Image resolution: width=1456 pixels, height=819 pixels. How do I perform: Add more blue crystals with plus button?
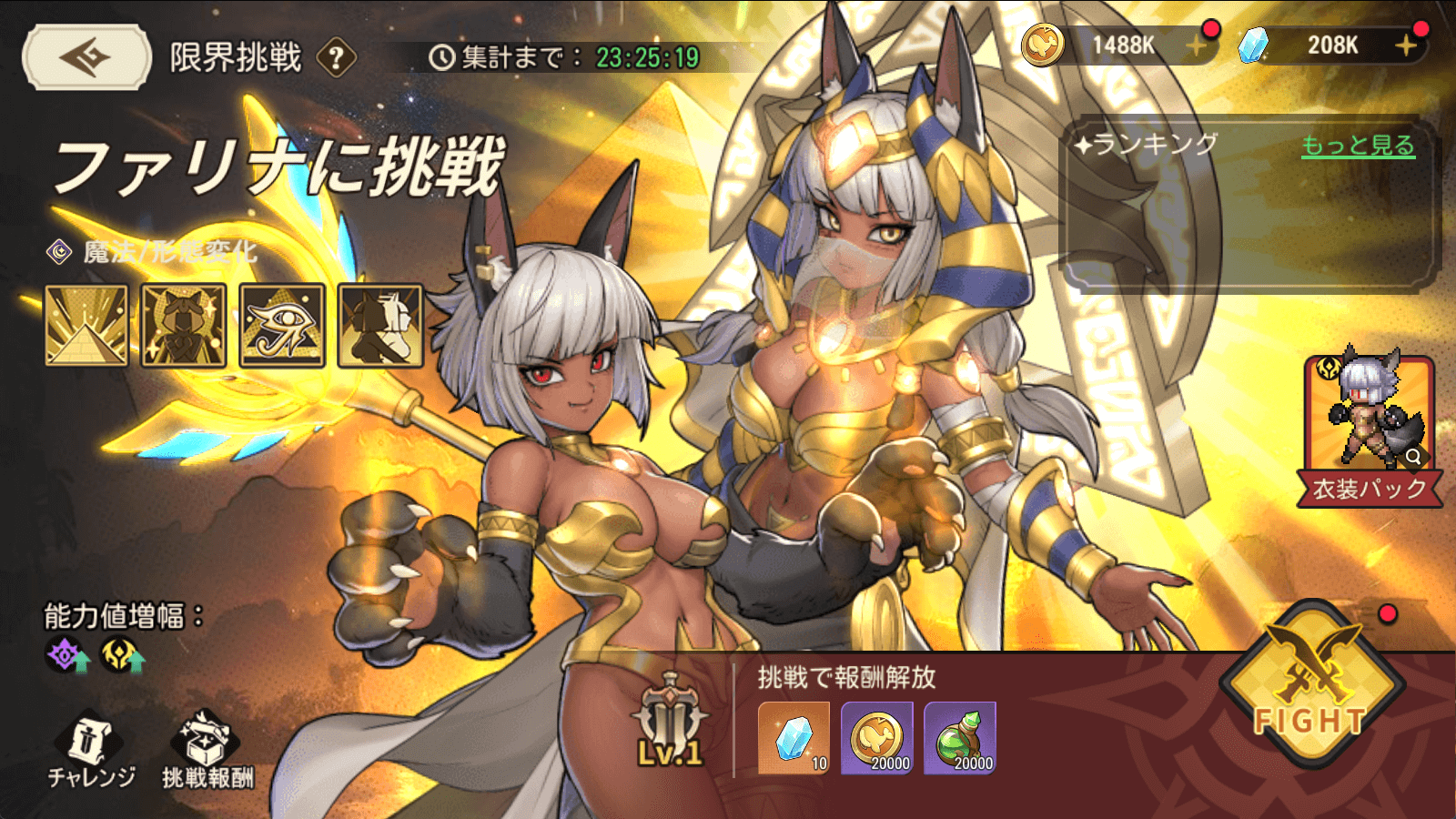pyautogui.click(x=1406, y=45)
